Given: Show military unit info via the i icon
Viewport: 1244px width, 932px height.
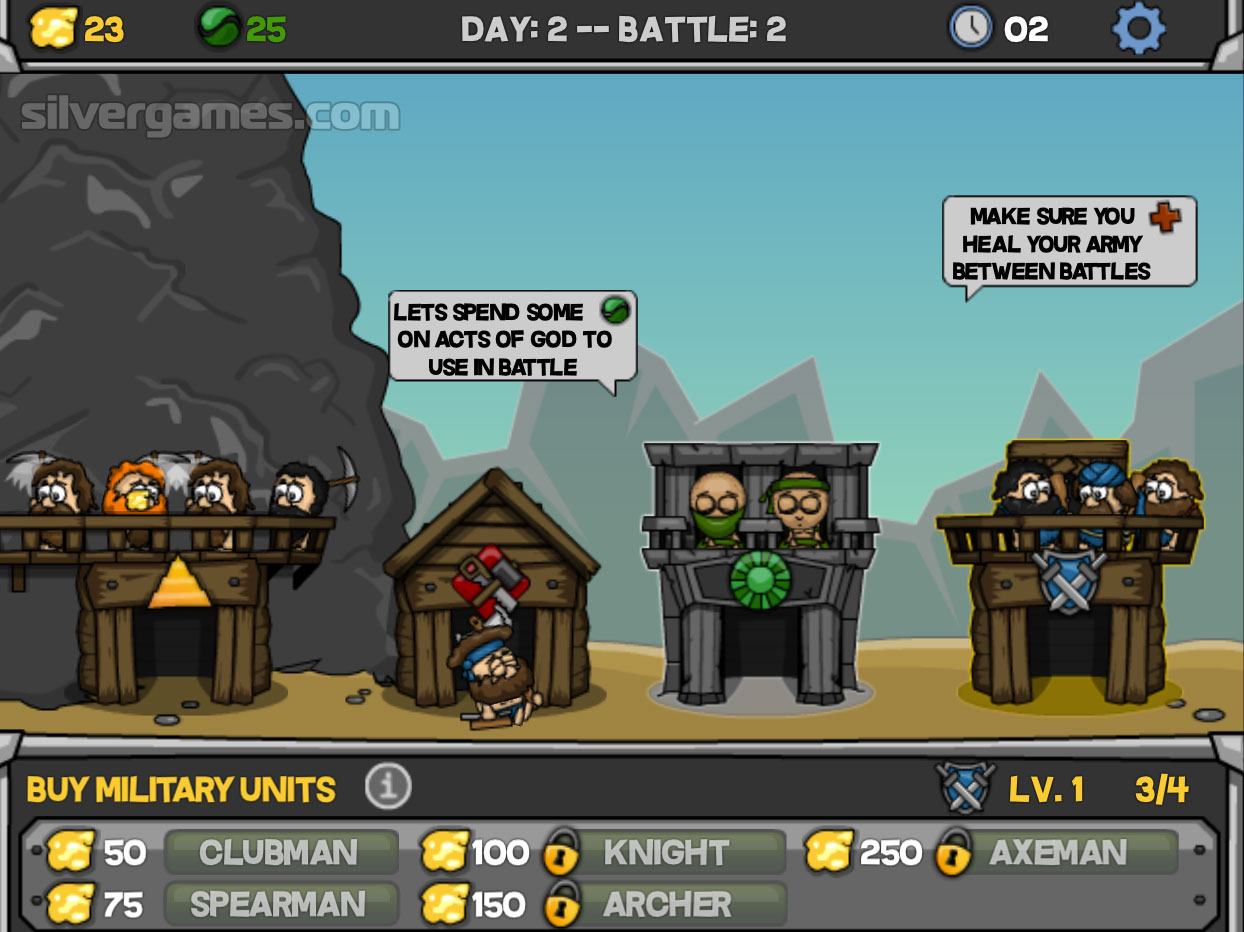Looking at the screenshot, I should 388,788.
